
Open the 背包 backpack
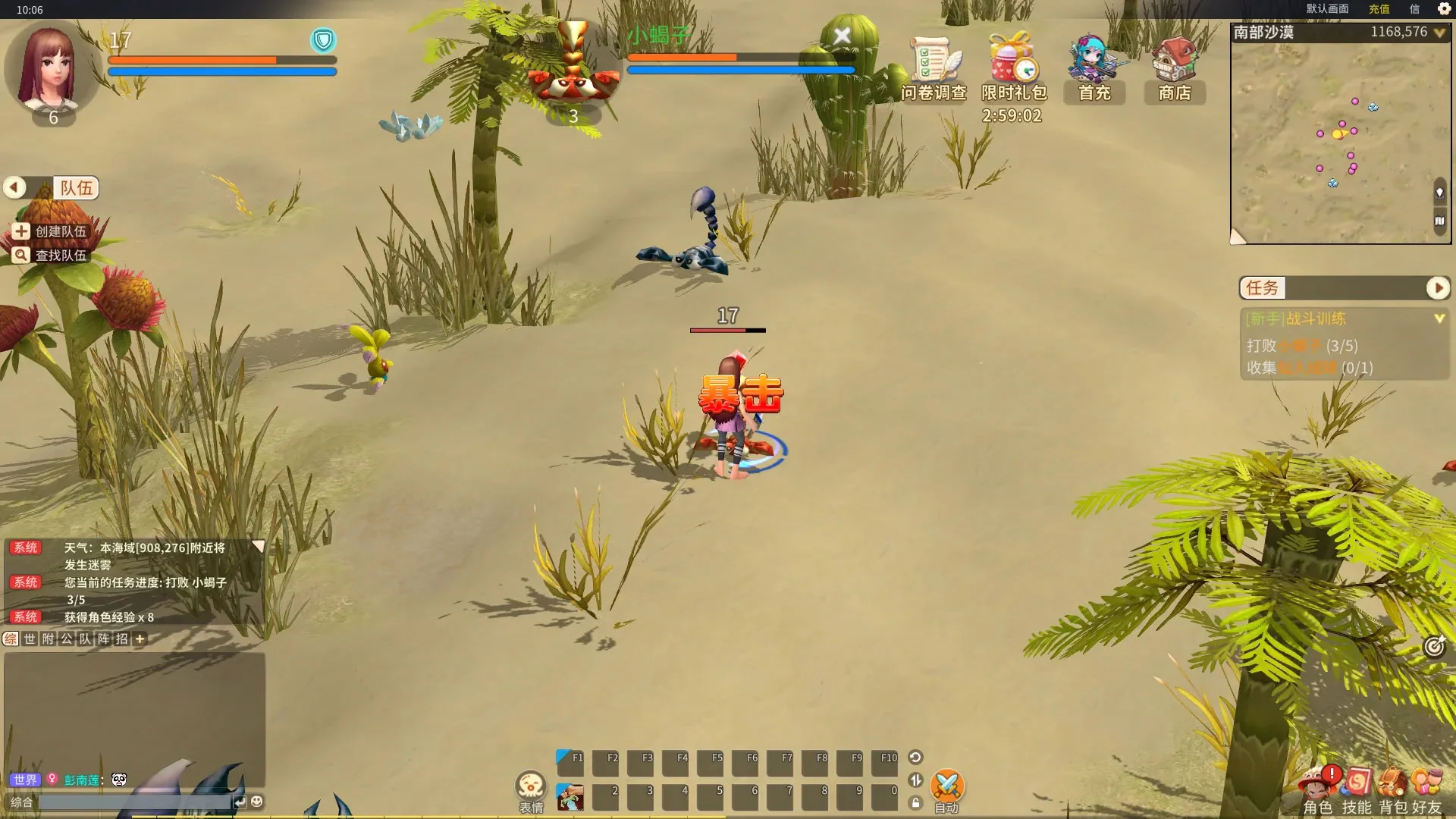1393,789
